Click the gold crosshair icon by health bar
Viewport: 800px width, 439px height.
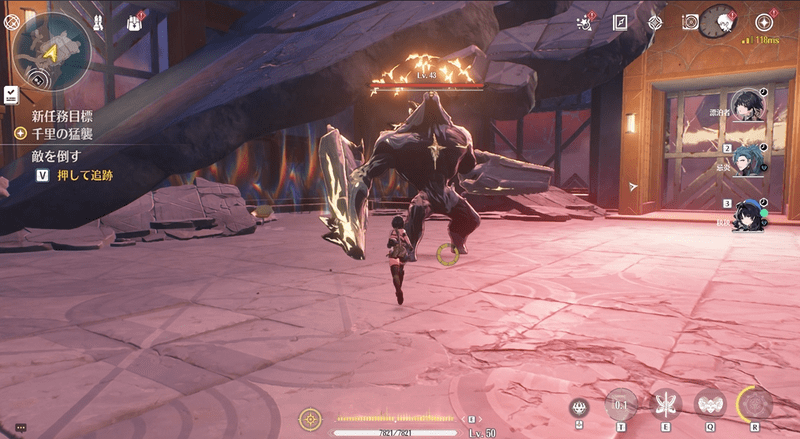[x=311, y=417]
